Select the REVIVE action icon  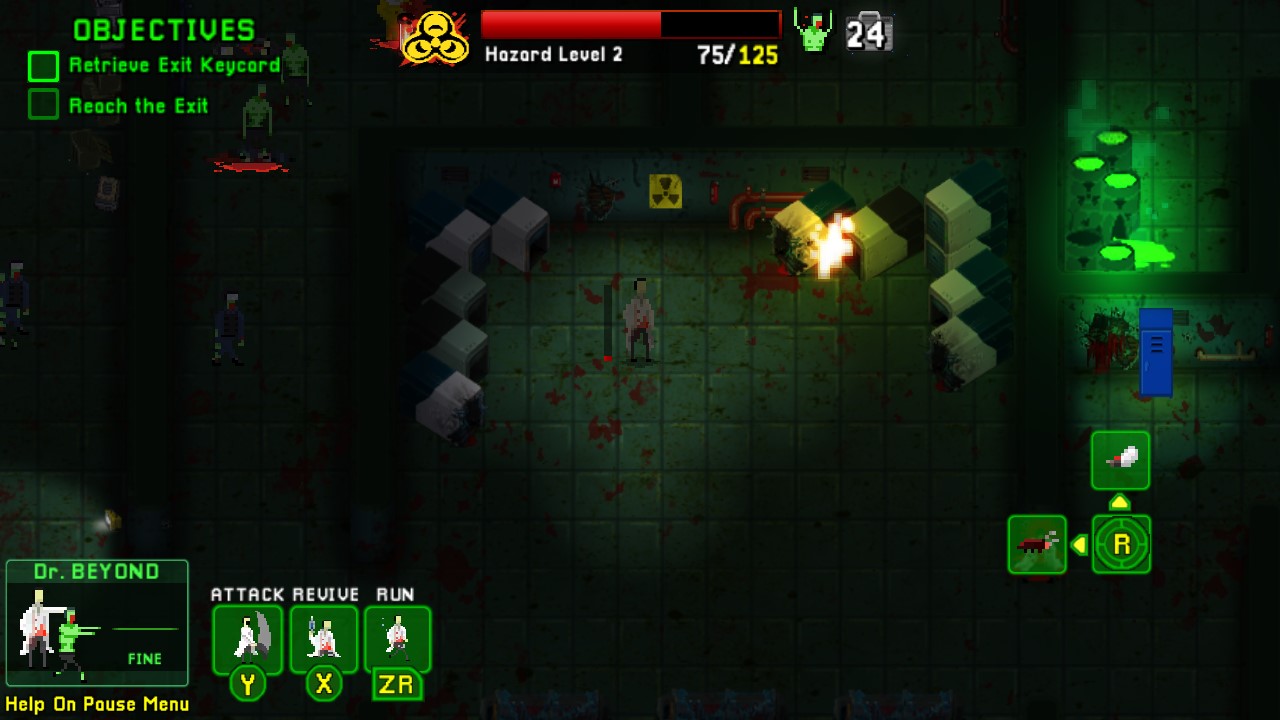click(x=324, y=640)
